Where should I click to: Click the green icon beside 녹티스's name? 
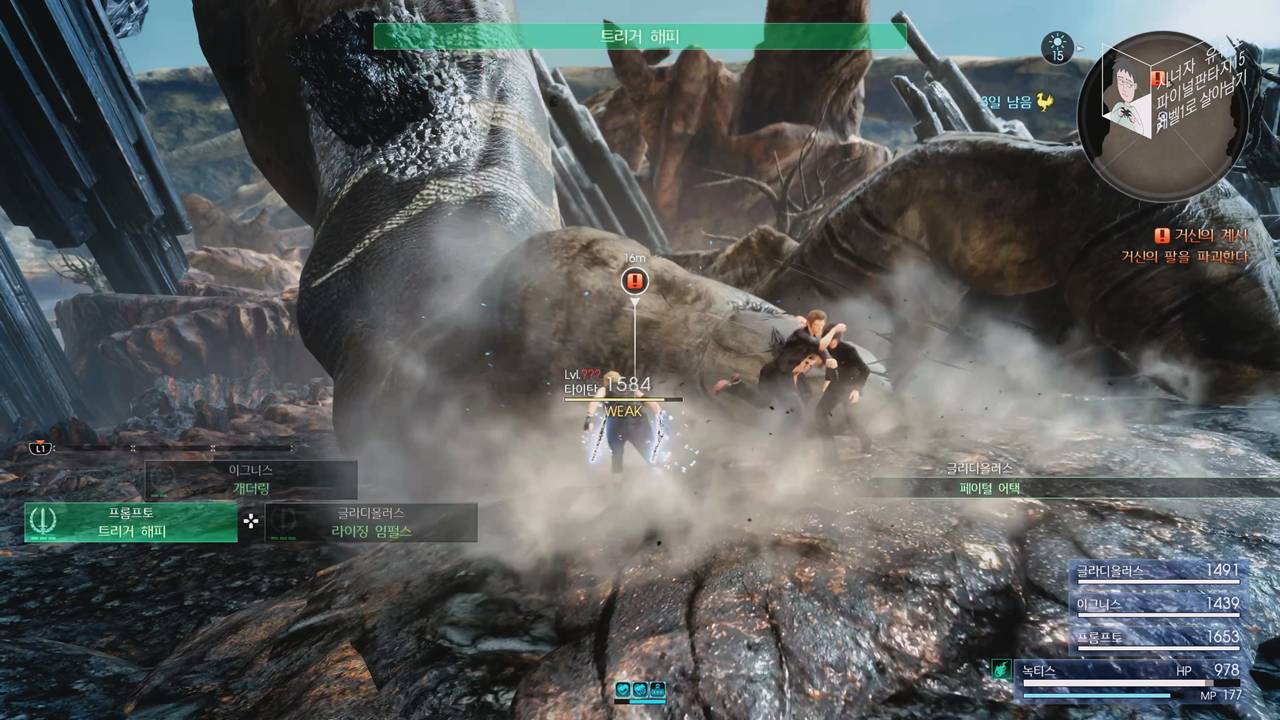[x=1000, y=670]
